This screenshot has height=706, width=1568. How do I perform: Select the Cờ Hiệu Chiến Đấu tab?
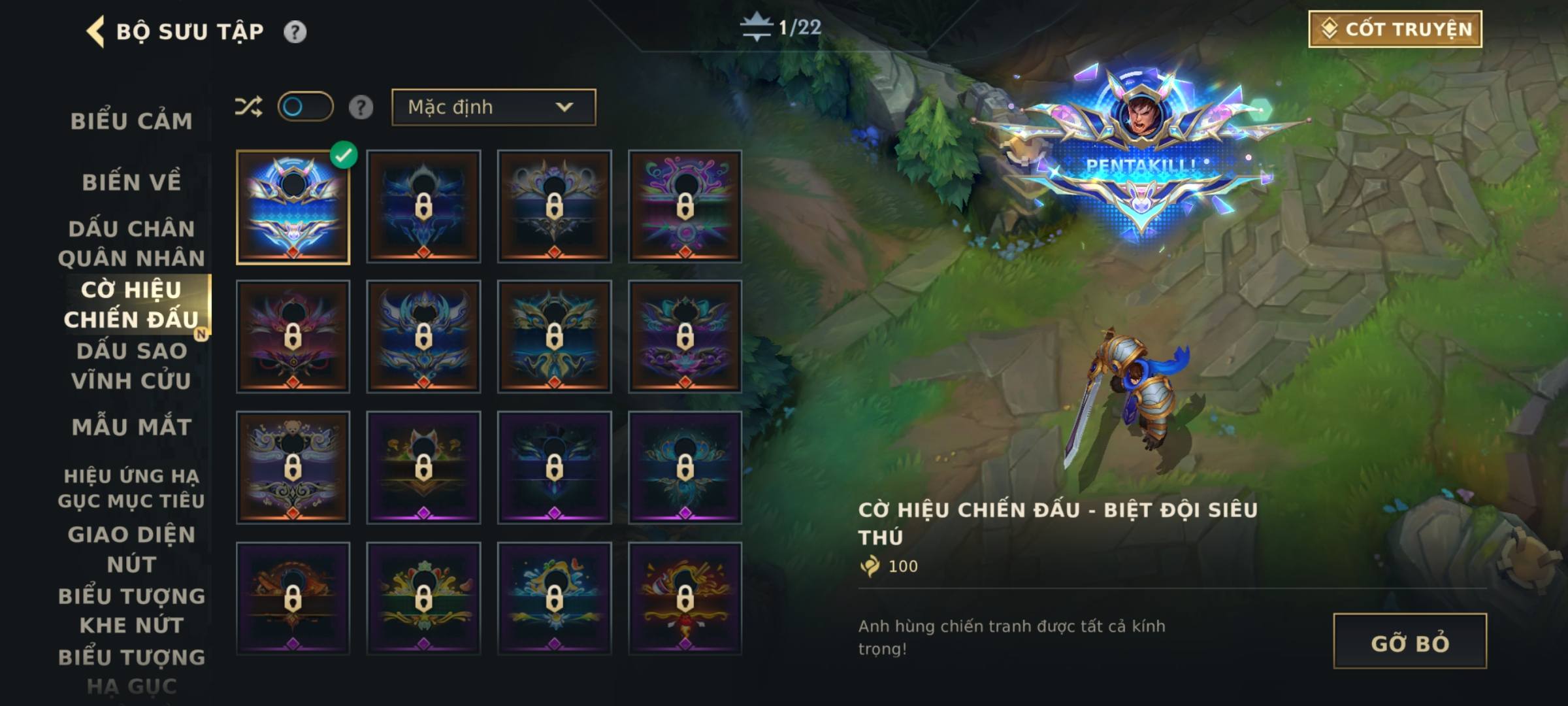click(x=131, y=305)
